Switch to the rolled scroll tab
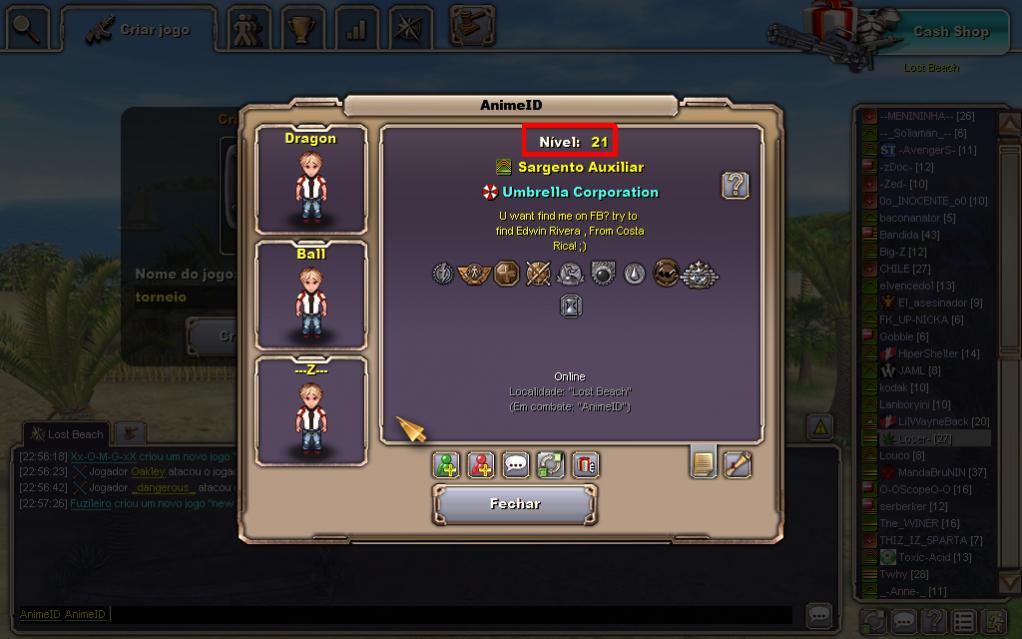 click(x=738, y=464)
